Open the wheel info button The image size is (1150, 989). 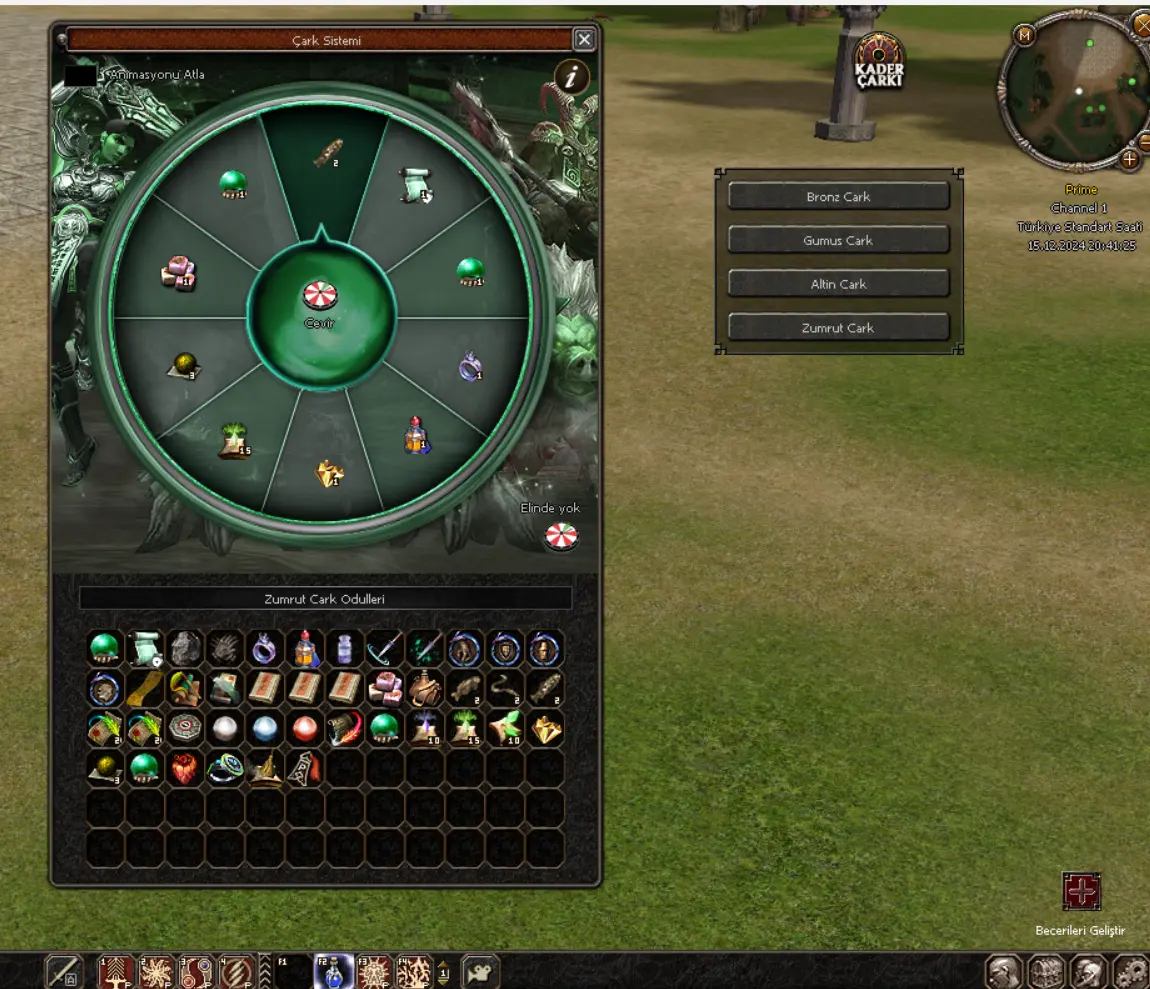[x=572, y=77]
